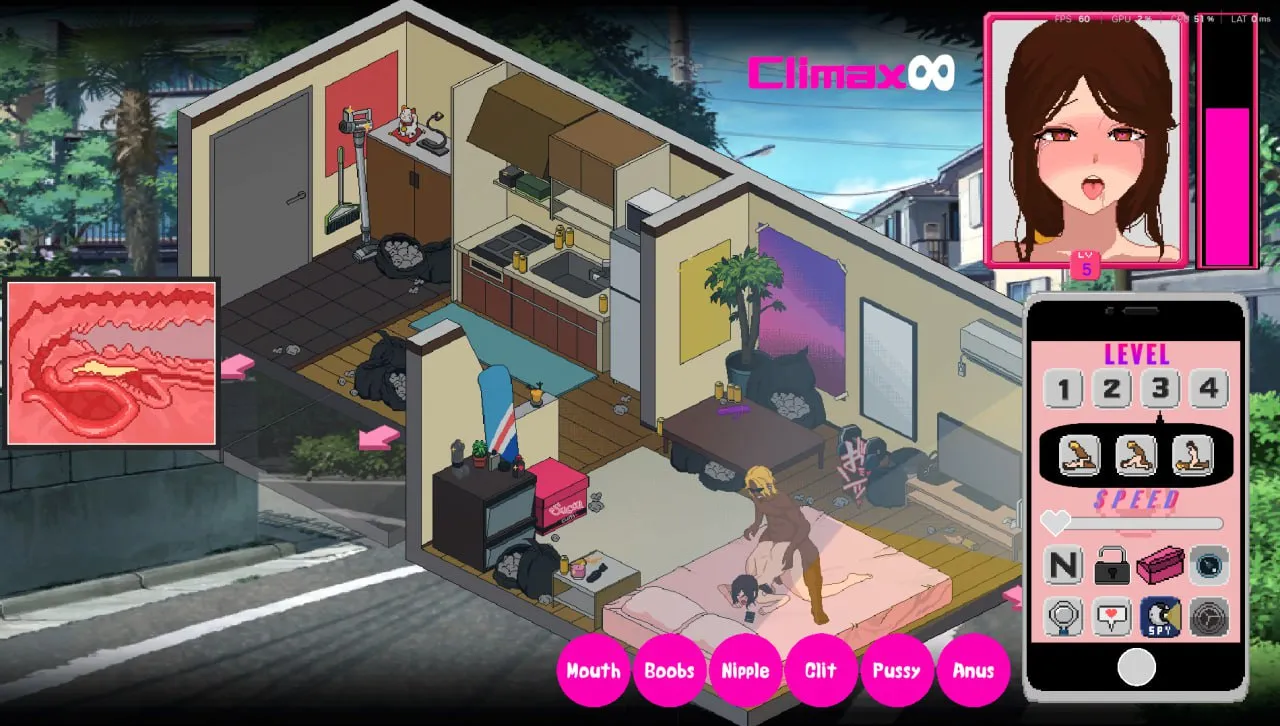1280x726 pixels.
Task: Tap the phone's round home button
Action: (1136, 668)
